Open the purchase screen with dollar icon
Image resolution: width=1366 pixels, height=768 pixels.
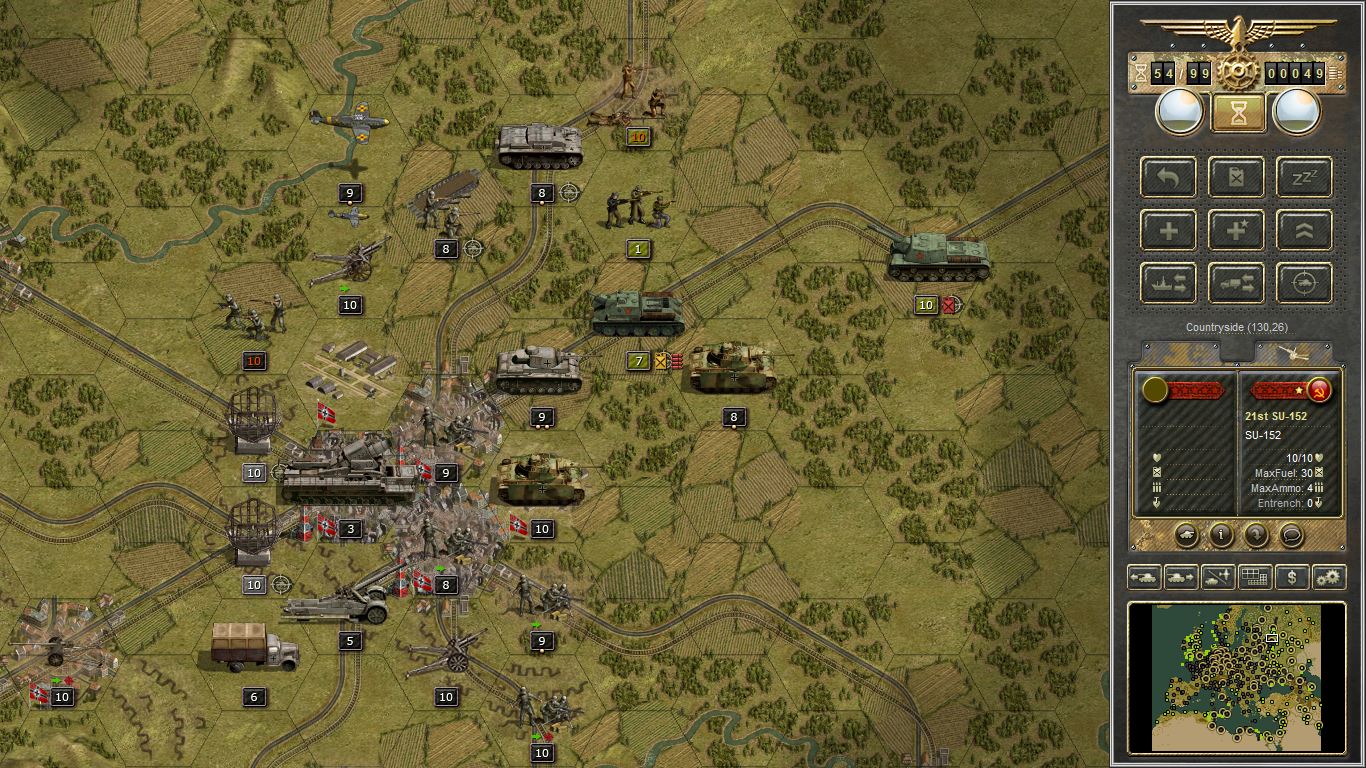click(1293, 577)
